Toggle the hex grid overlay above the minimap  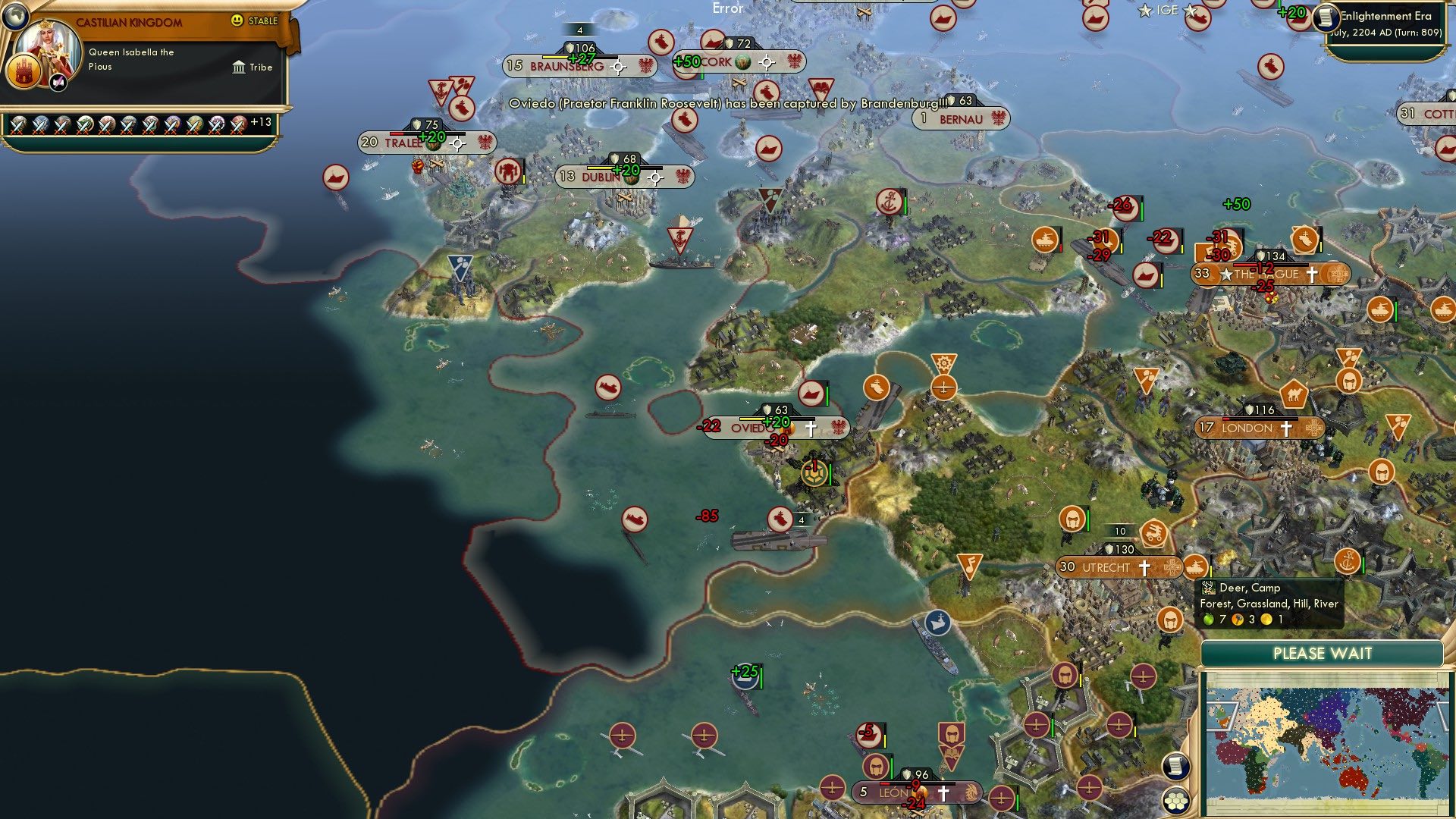pyautogui.click(x=1176, y=799)
